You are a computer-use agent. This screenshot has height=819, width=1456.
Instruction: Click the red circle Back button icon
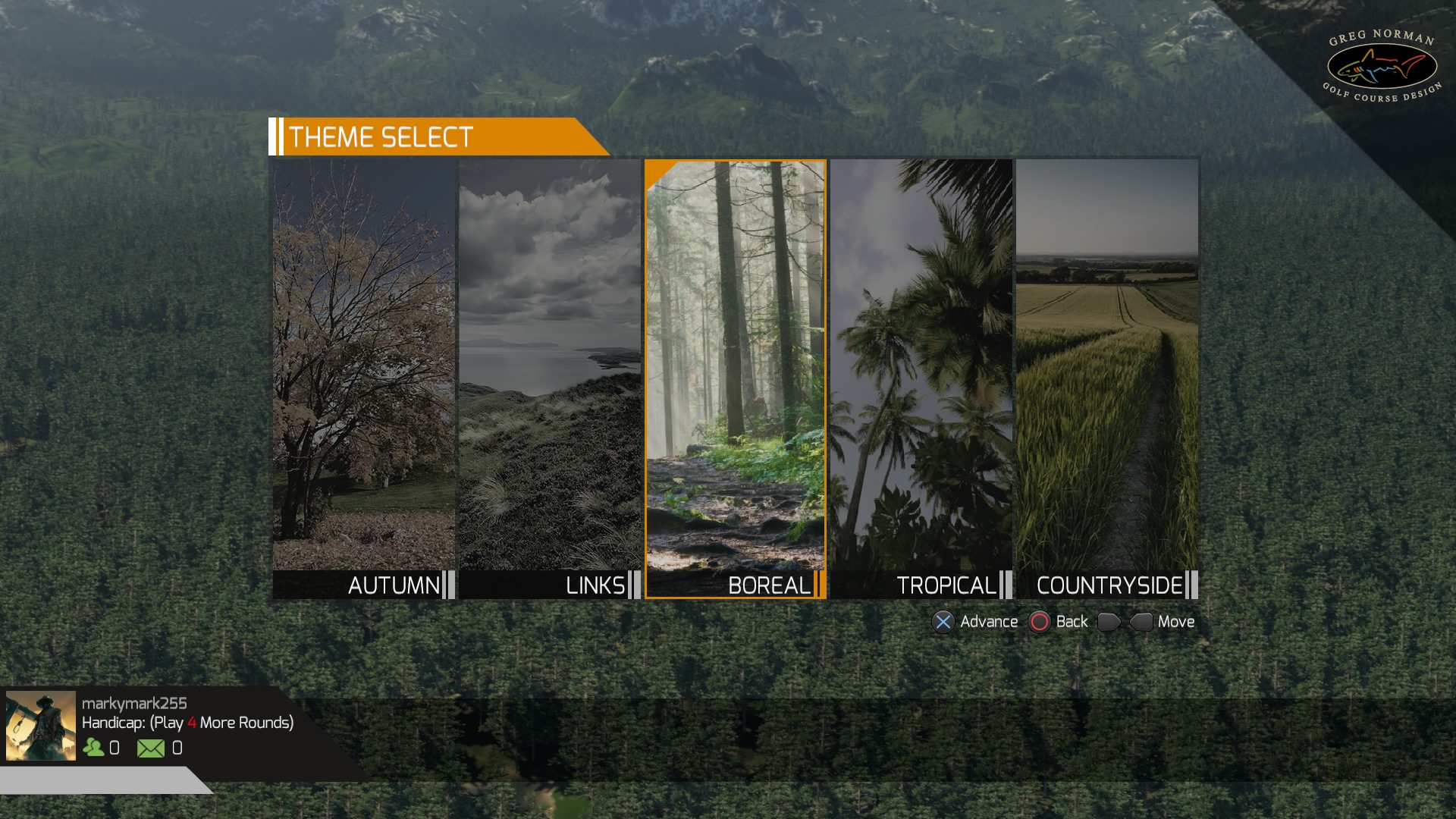point(1039,621)
